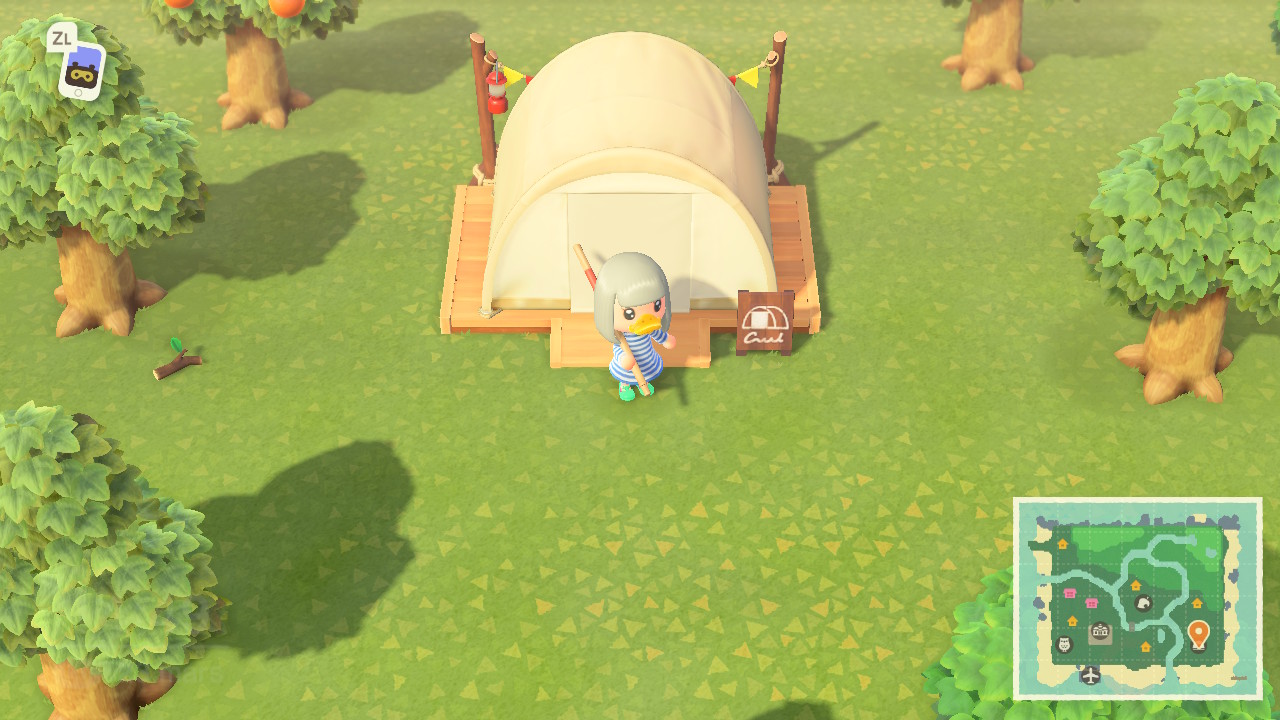Click the pink building icon on the minimap
The image size is (1280, 720).
point(1070,593)
